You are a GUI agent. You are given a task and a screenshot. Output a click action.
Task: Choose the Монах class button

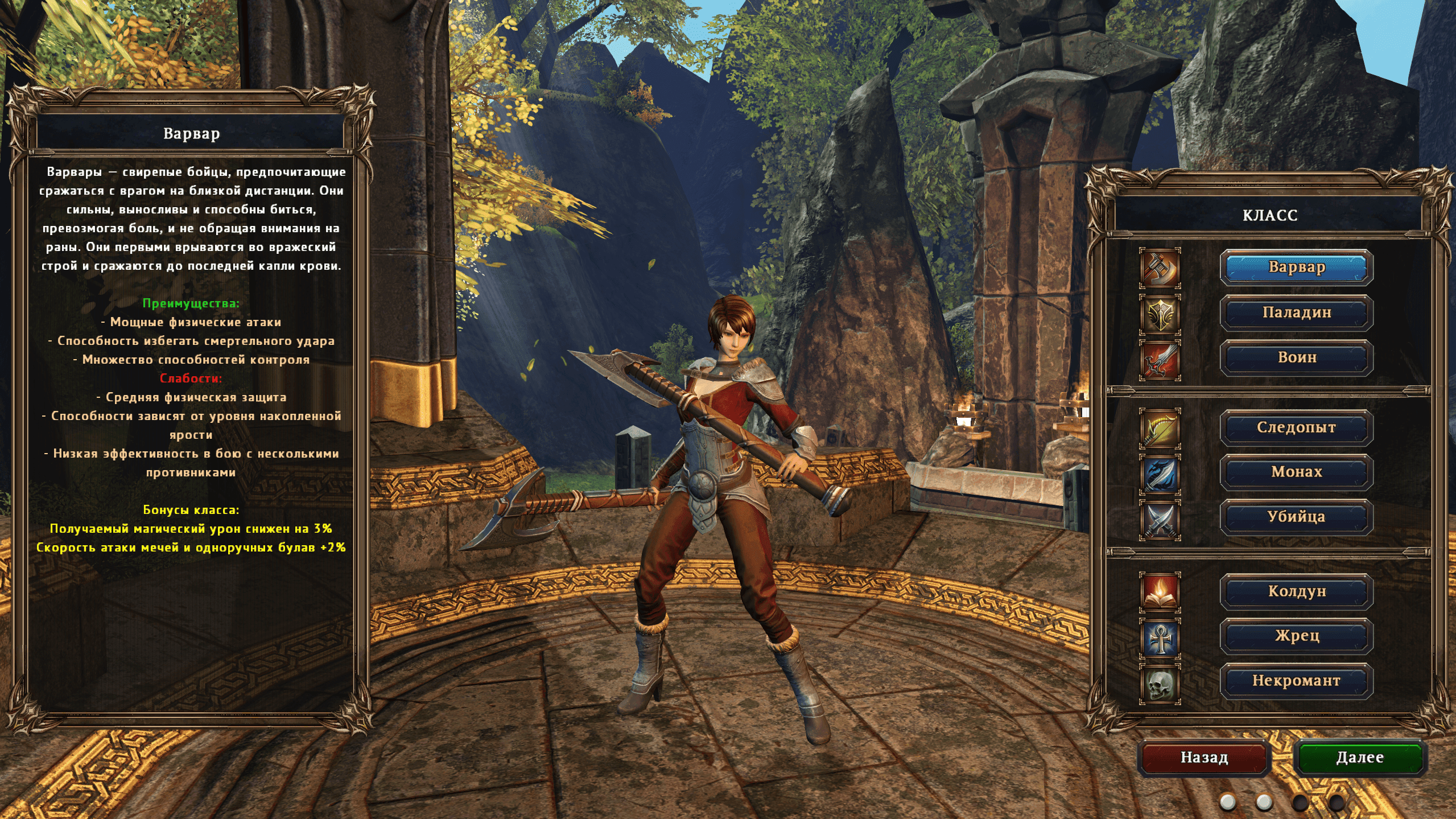click(1296, 472)
